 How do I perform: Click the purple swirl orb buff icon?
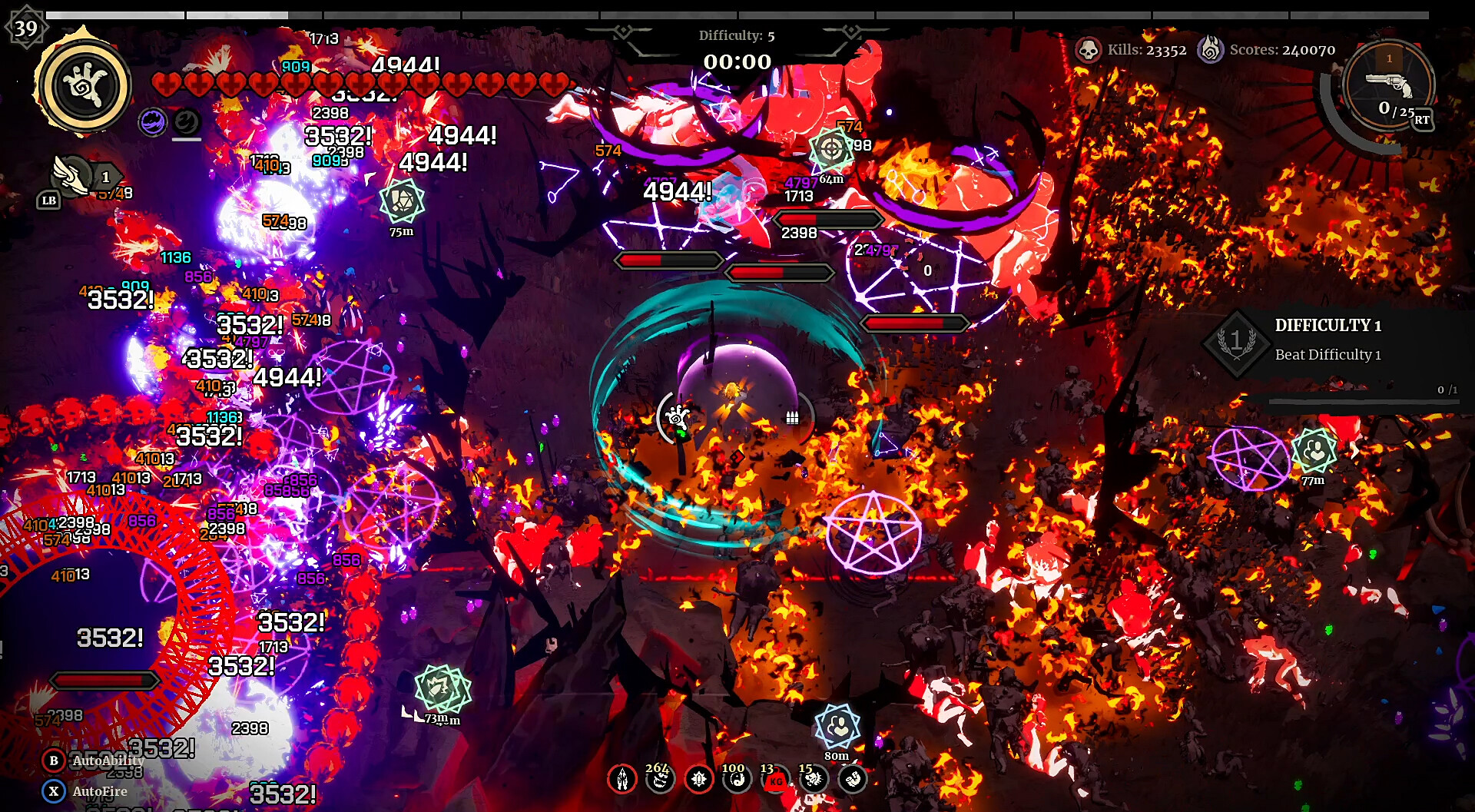tap(153, 121)
